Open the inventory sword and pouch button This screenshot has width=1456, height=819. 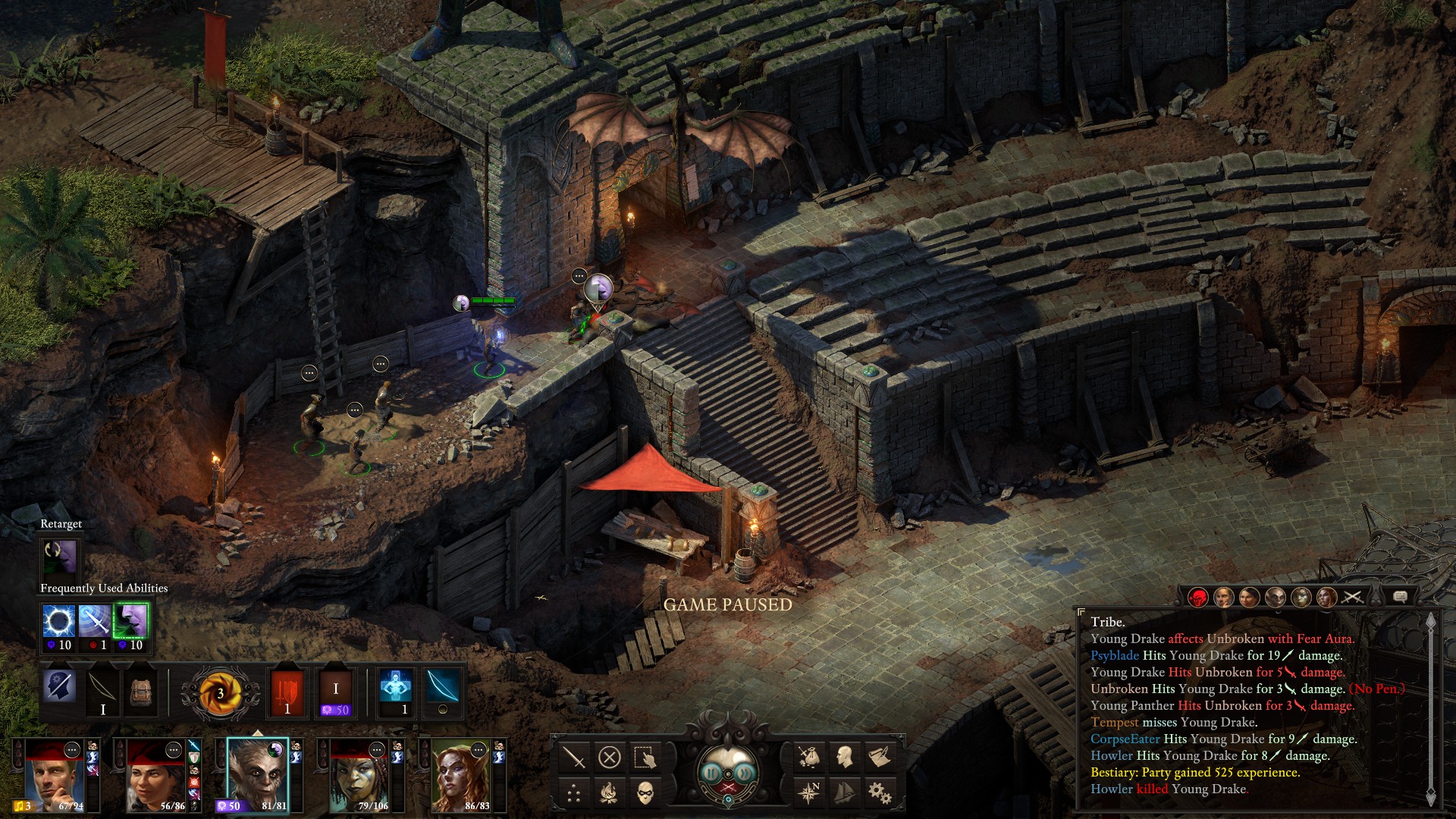[x=809, y=757]
